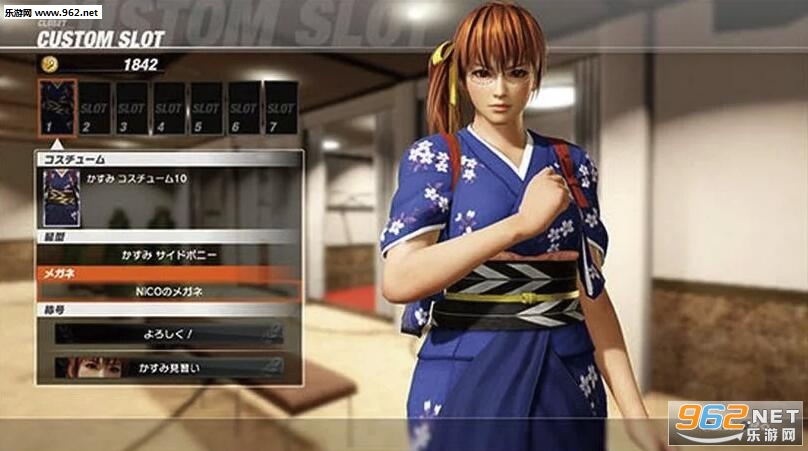Choose custom slot 3

point(132,108)
